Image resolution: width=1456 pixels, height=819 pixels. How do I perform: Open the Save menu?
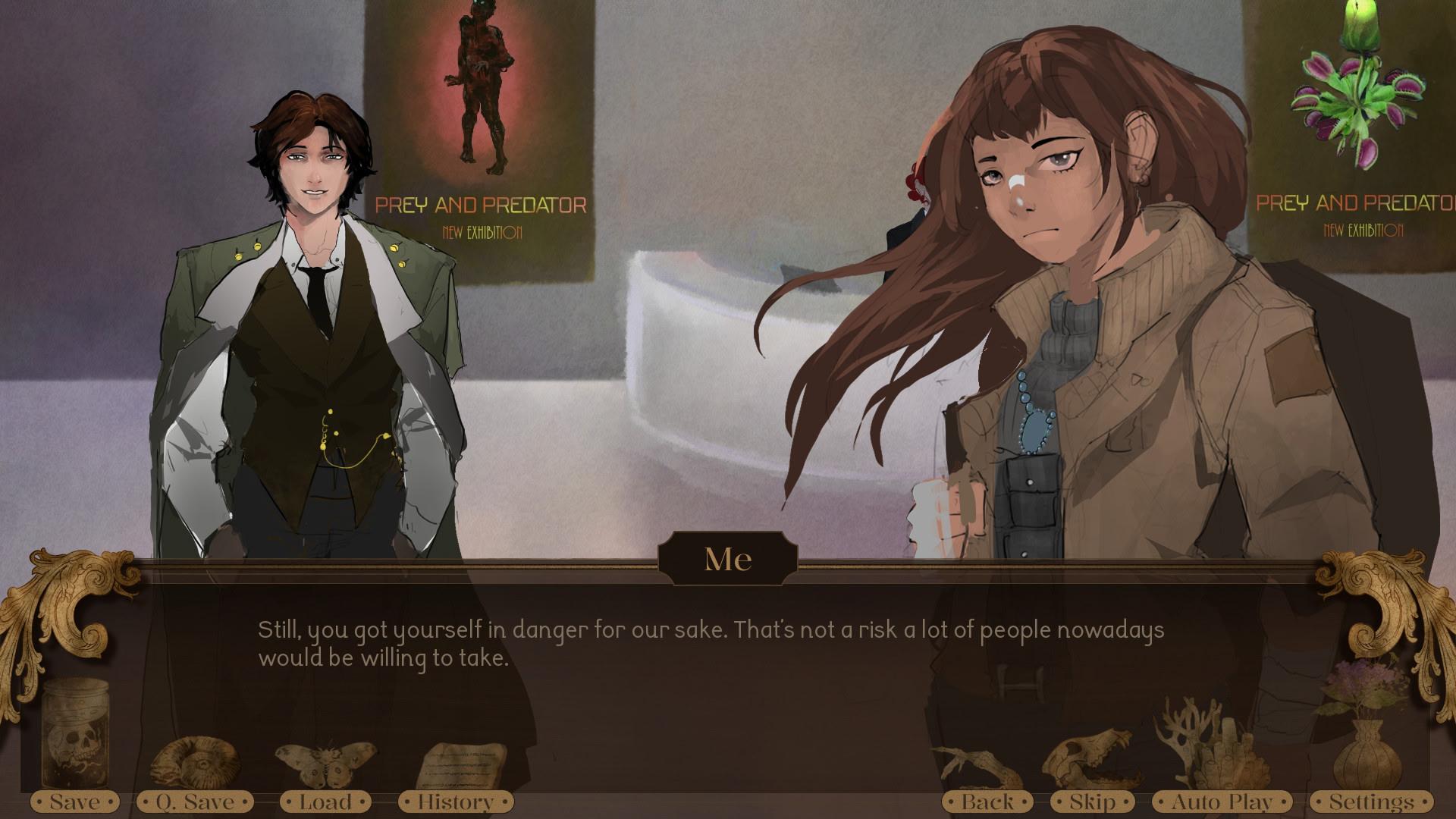74,802
